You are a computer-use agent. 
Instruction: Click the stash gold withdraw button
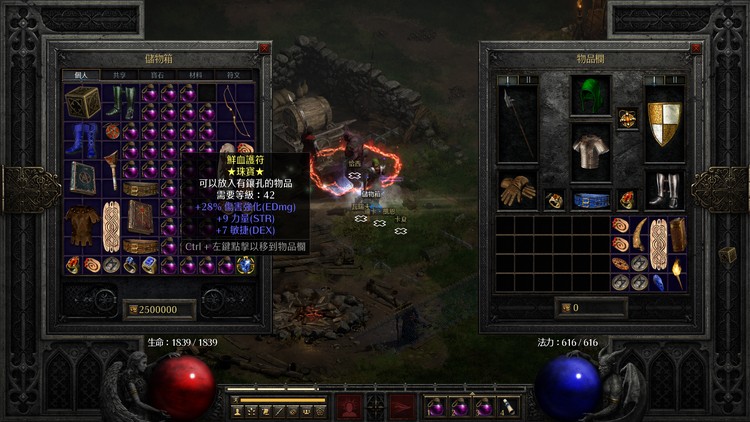pos(132,309)
